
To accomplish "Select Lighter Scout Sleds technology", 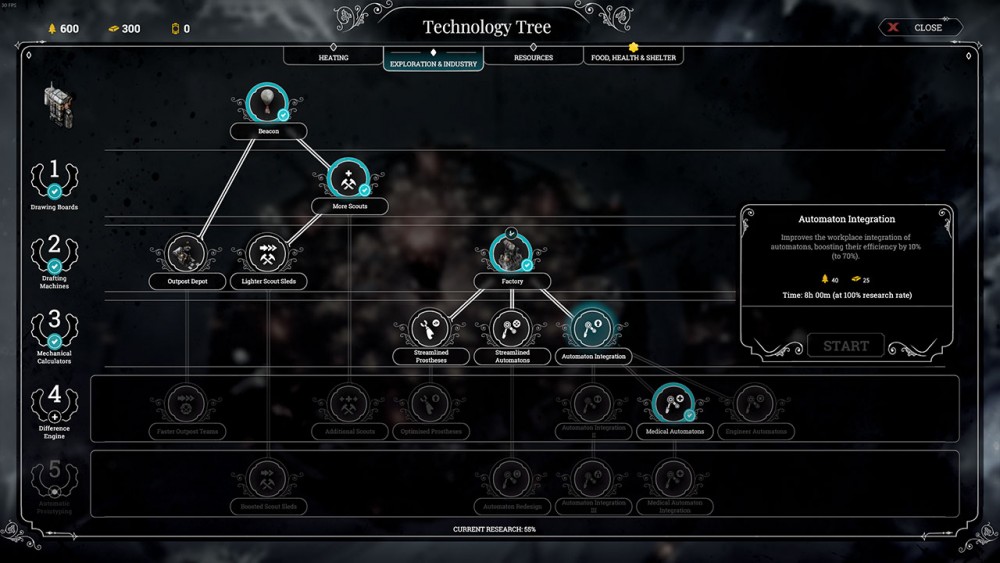I will pos(267,255).
